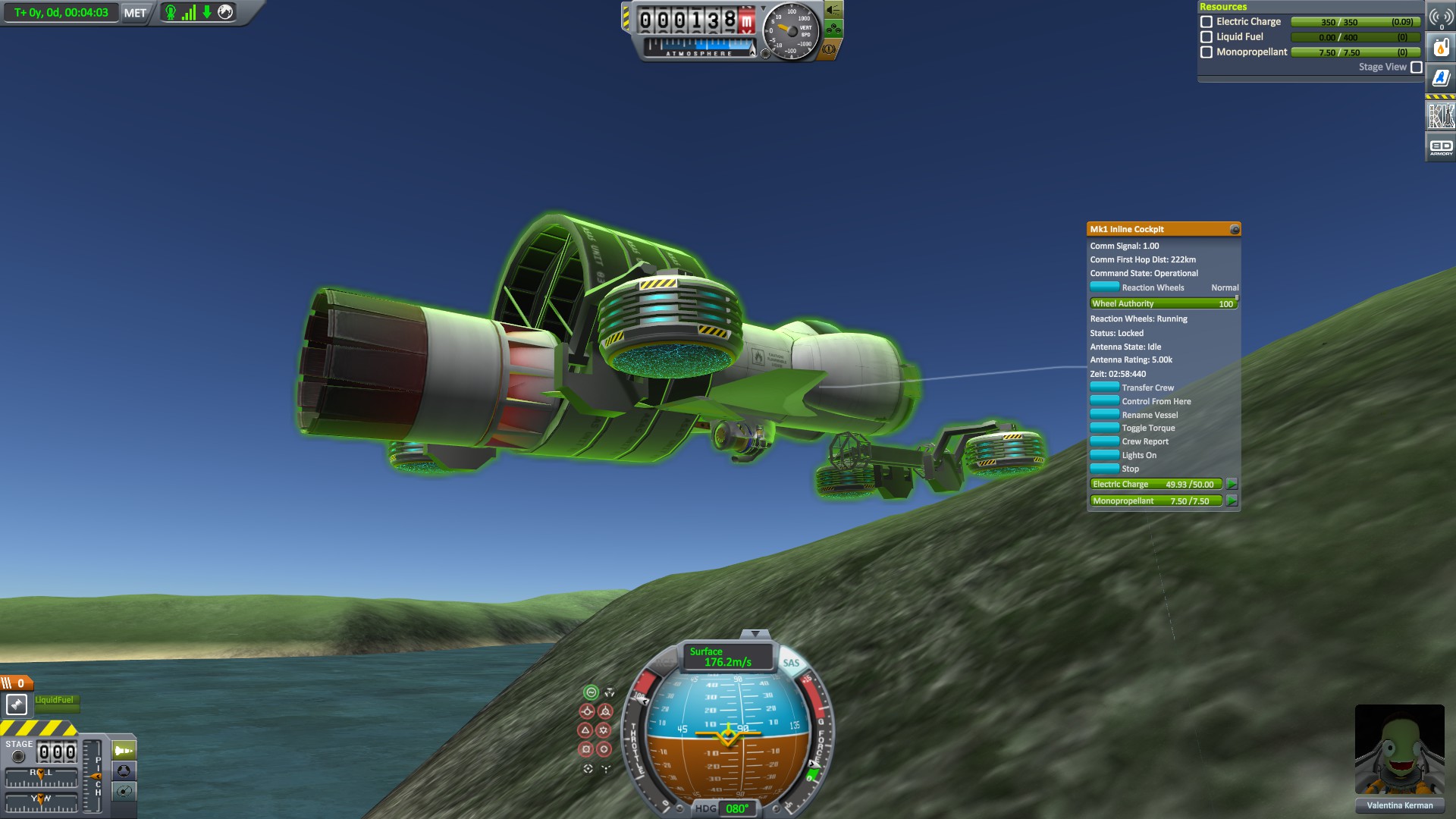The image size is (1456, 819).
Task: Open Valentina Kerman's crew portrait
Action: tap(1399, 749)
